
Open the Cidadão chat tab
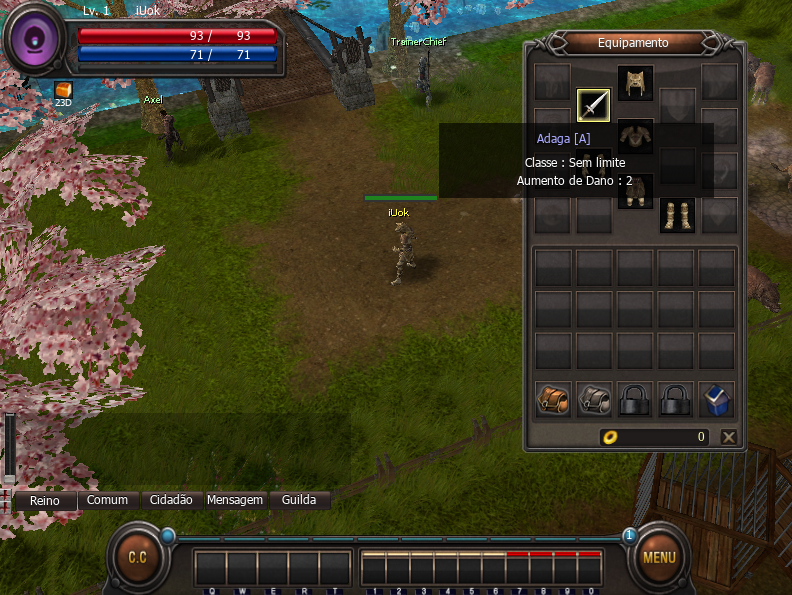coord(171,500)
